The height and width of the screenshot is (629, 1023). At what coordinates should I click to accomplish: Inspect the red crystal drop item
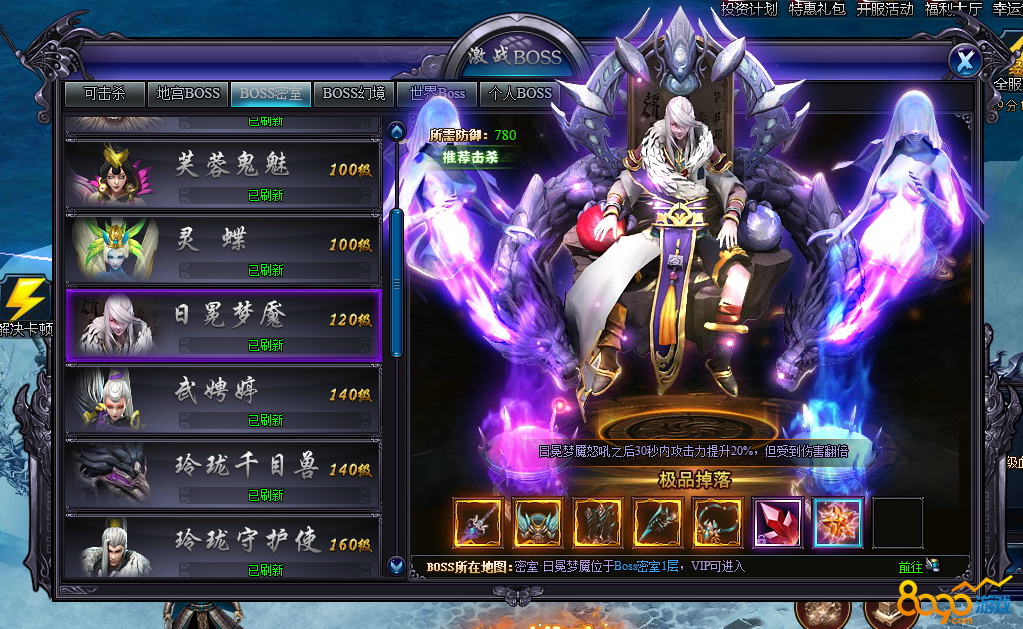(x=777, y=522)
